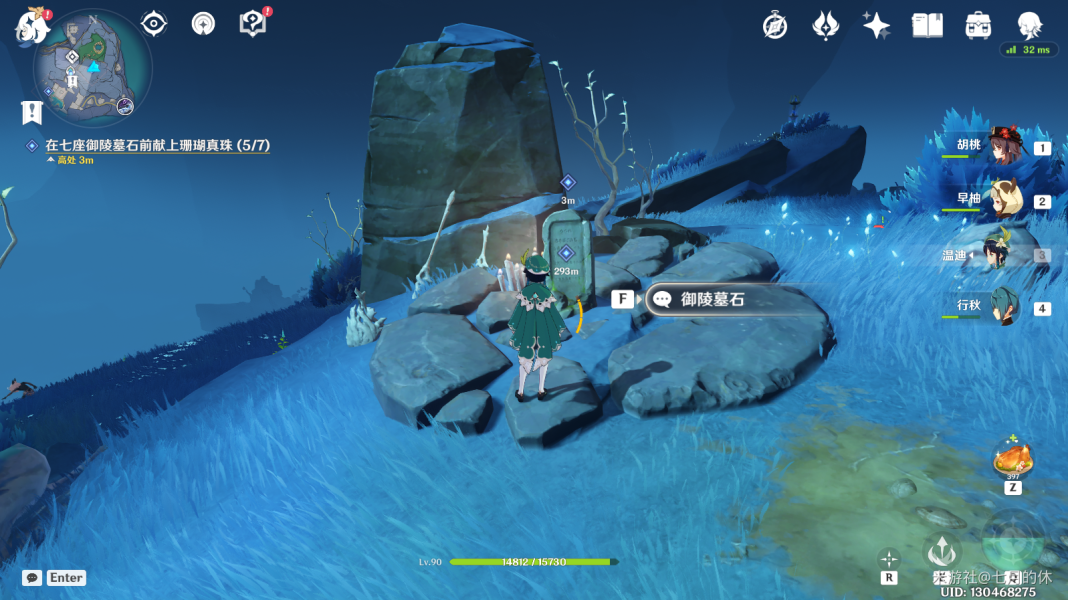1068x600 pixels.
Task: Use the roast chicken food gadget
Action: point(1012,461)
